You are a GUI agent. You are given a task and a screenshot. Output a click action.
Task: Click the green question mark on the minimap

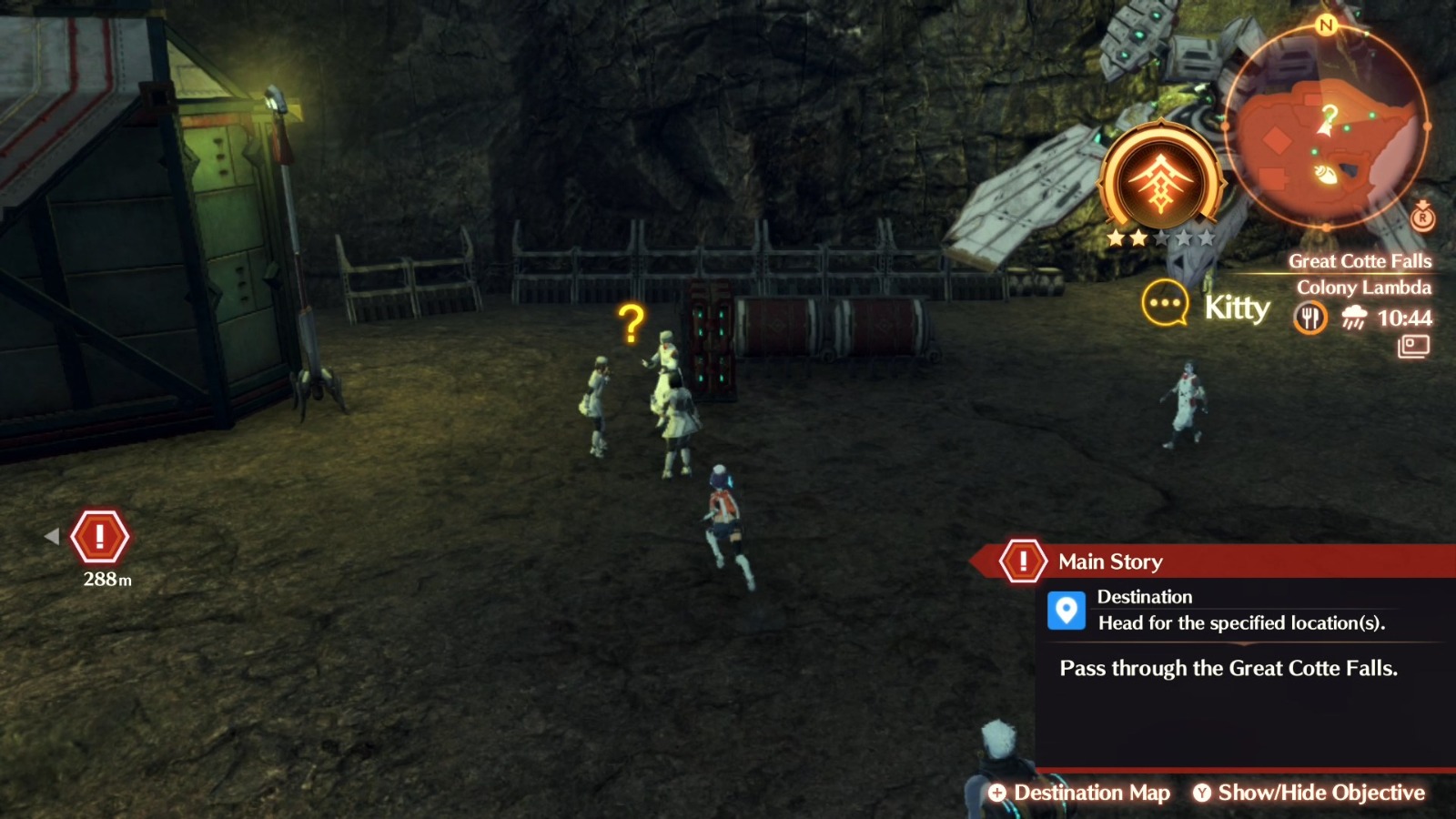[x=1329, y=116]
